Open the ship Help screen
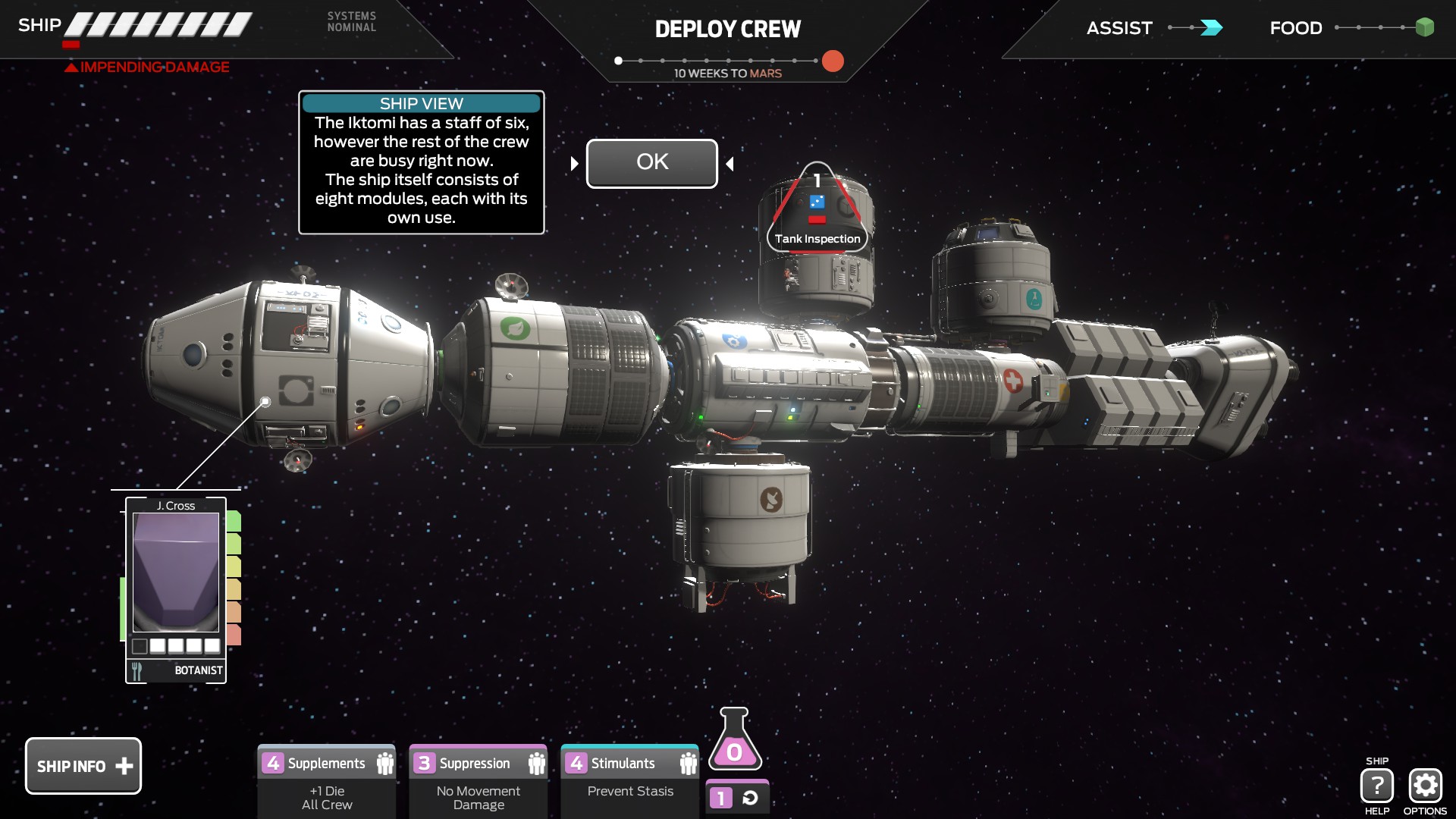This screenshot has height=819, width=1456. (1376, 786)
